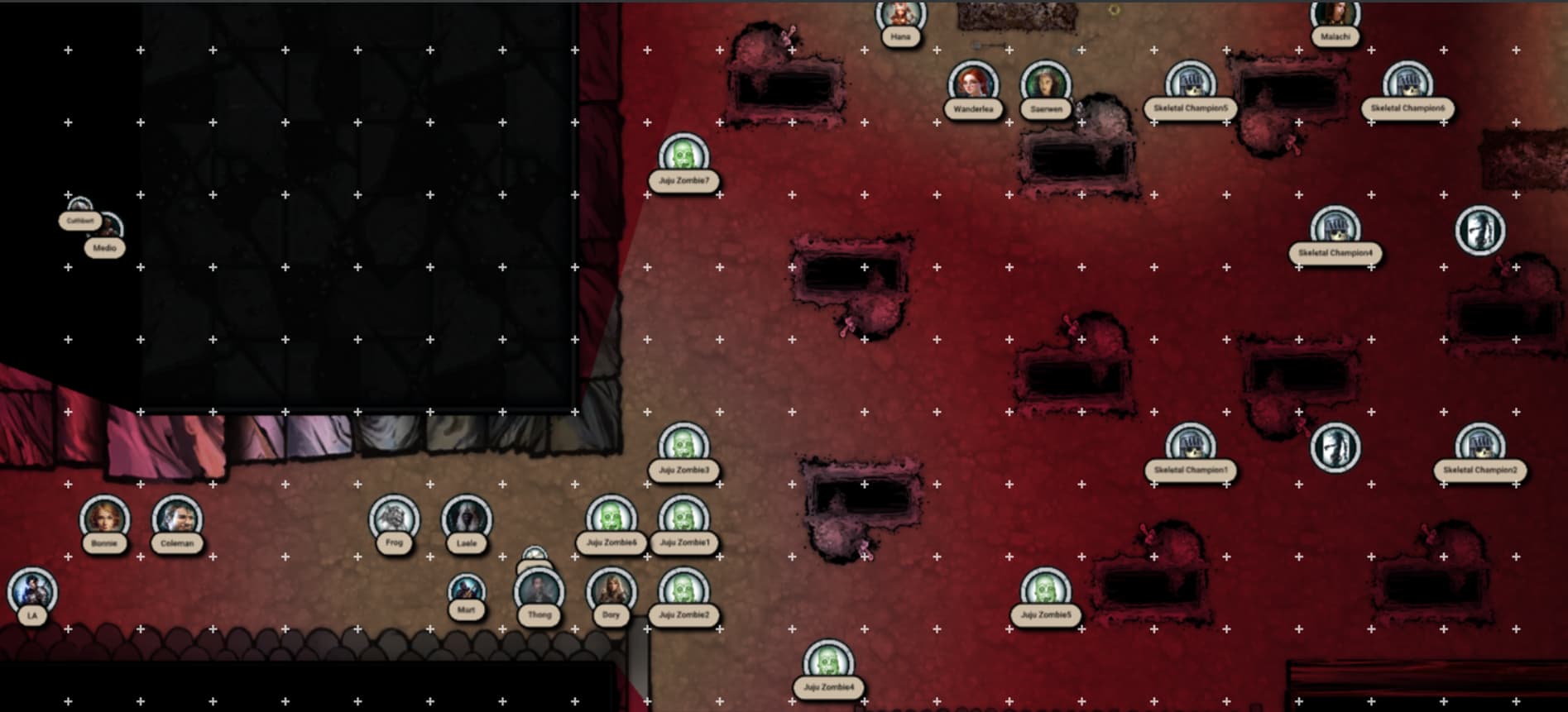Choose the Thong character token
1568x712 pixels.
pos(539,591)
